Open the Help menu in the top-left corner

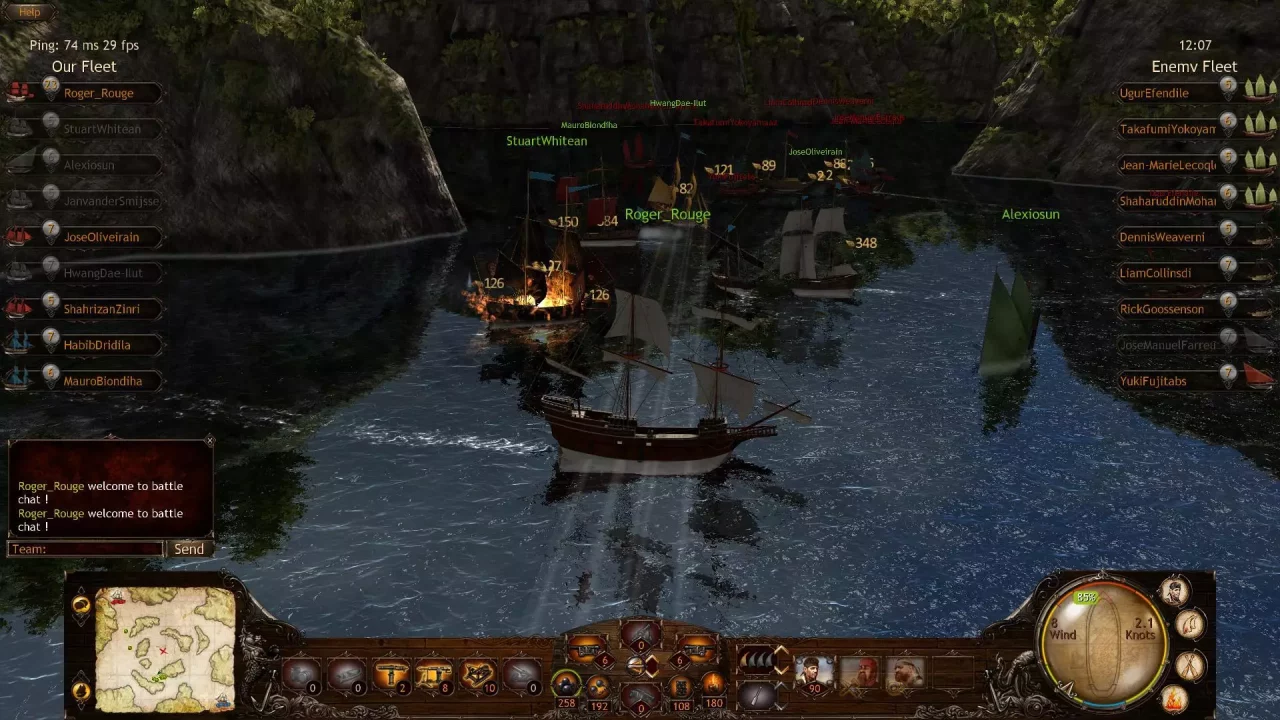pyautogui.click(x=29, y=11)
